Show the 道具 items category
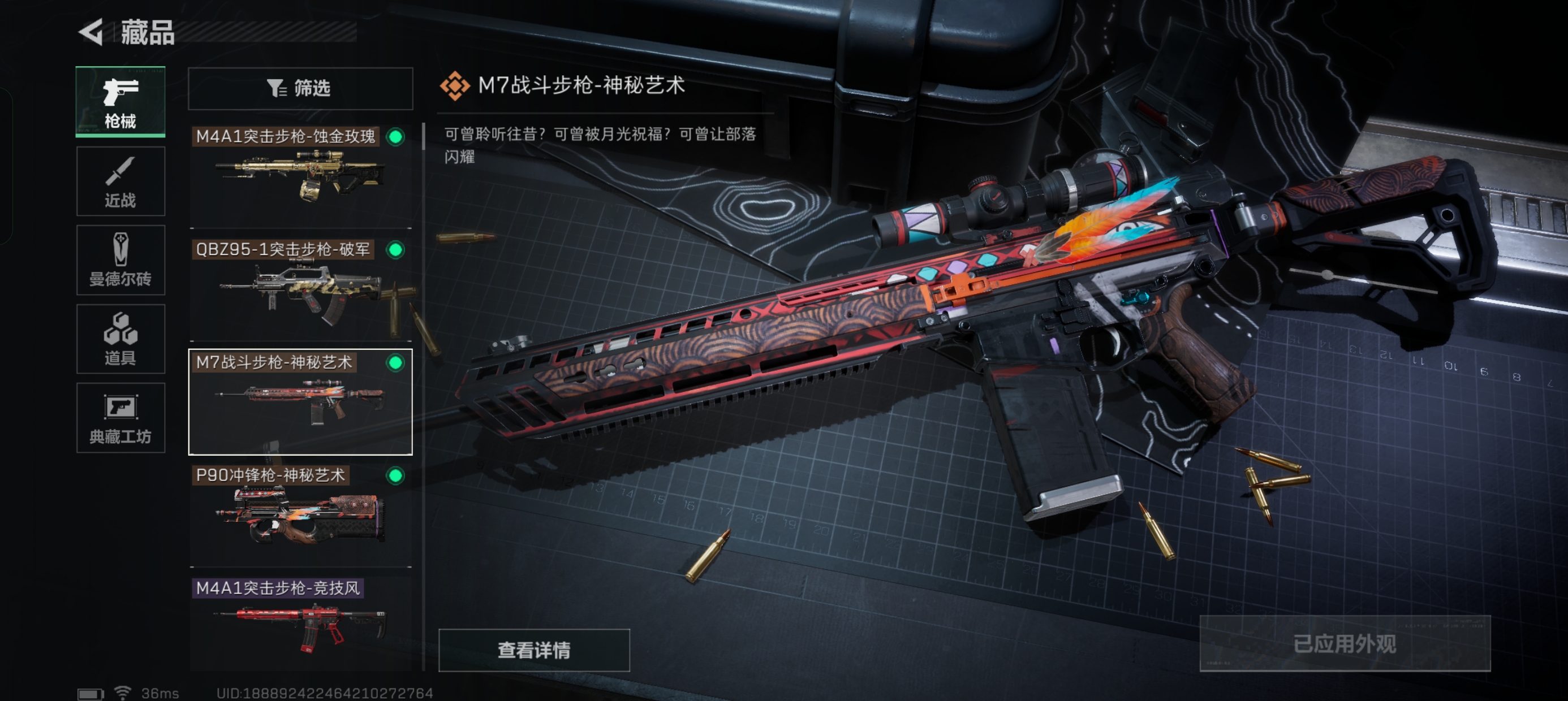Screen dimensions: 1568x701 tap(120, 339)
